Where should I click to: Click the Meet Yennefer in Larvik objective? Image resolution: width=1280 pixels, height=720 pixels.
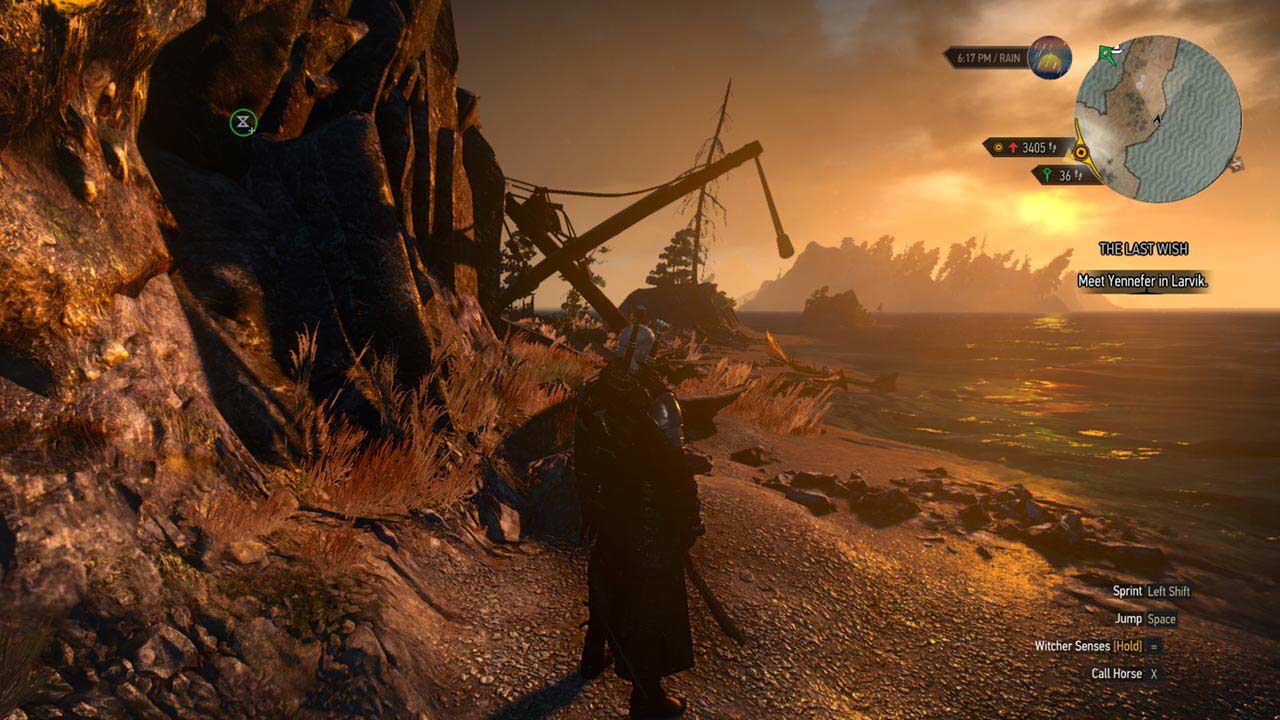pos(1143,281)
